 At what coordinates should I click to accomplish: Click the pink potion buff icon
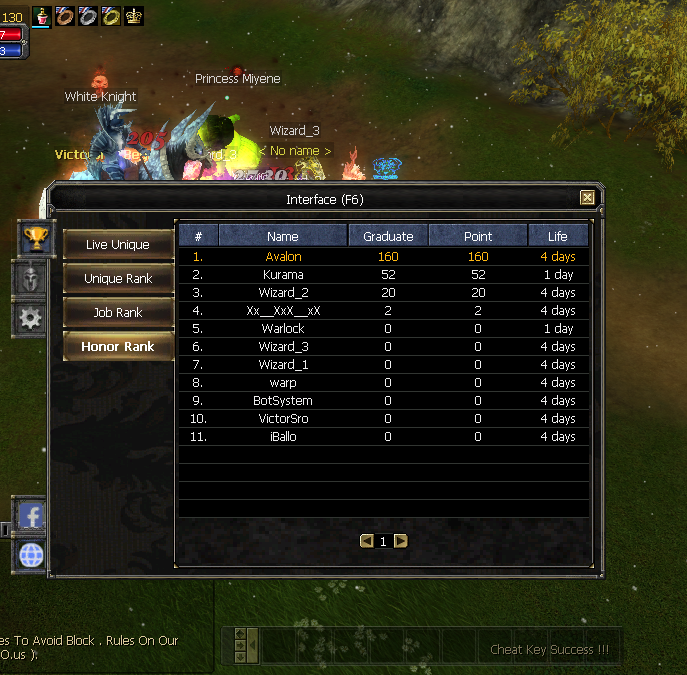point(42,15)
